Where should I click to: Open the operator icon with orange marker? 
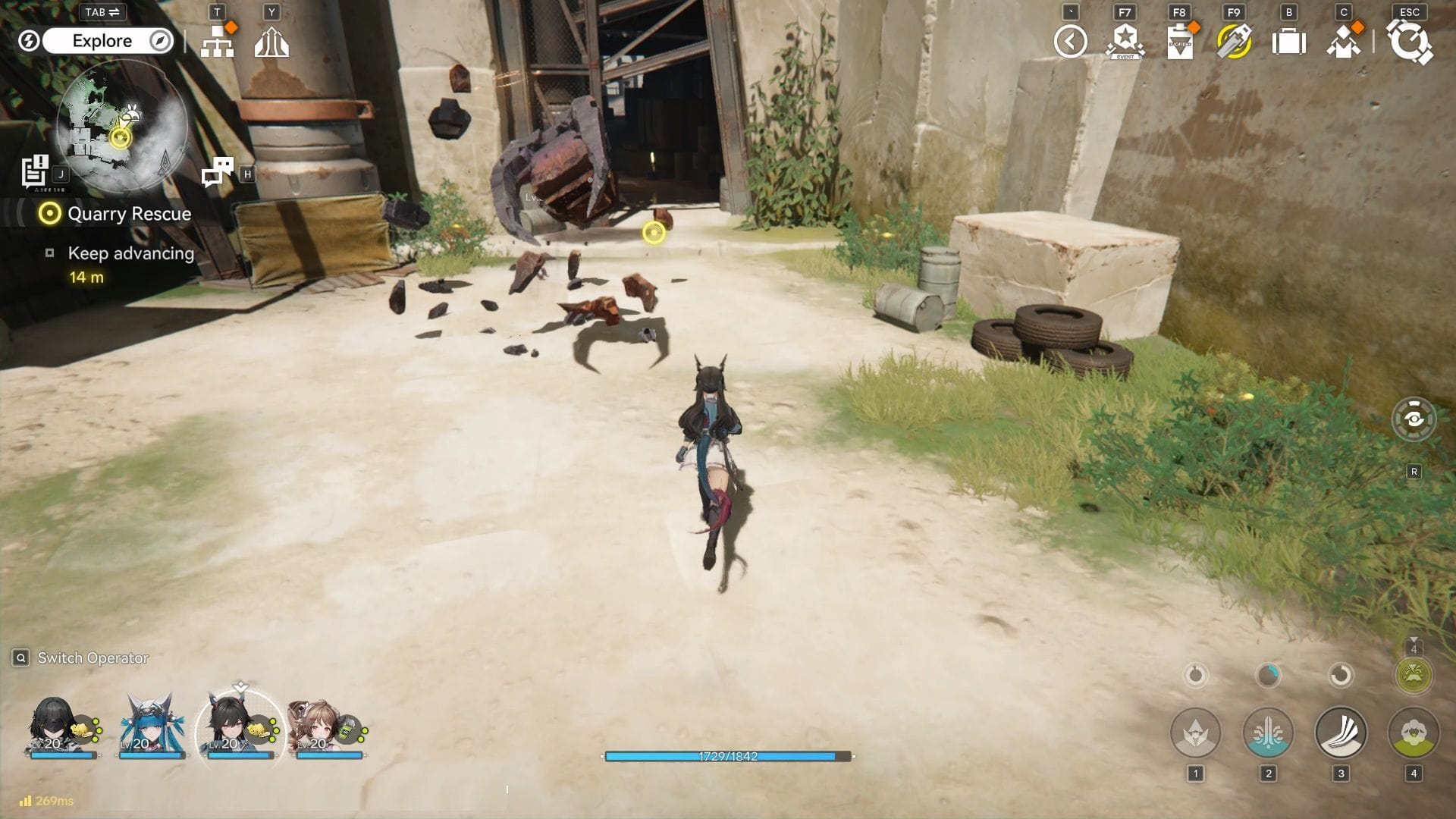[1344, 42]
